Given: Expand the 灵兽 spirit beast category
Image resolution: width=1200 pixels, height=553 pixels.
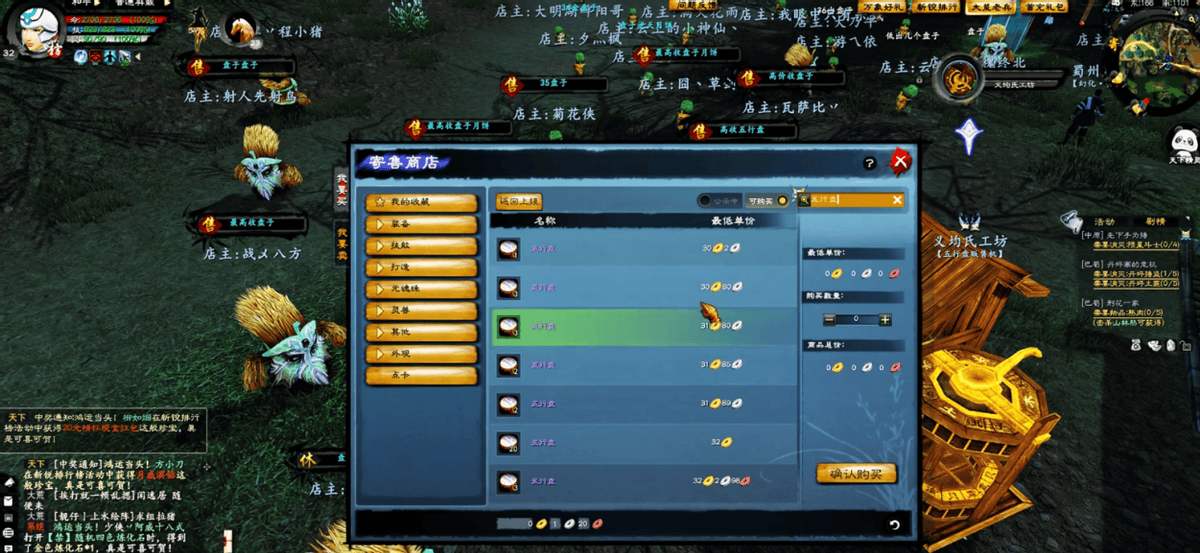Looking at the screenshot, I should (x=421, y=310).
